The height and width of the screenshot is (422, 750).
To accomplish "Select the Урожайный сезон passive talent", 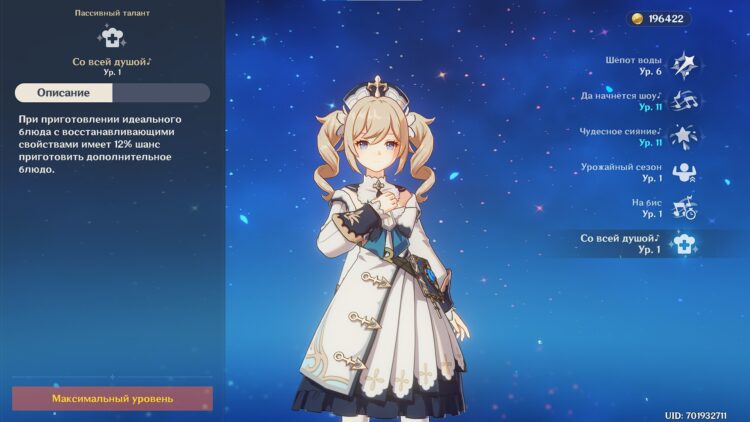I will point(684,172).
